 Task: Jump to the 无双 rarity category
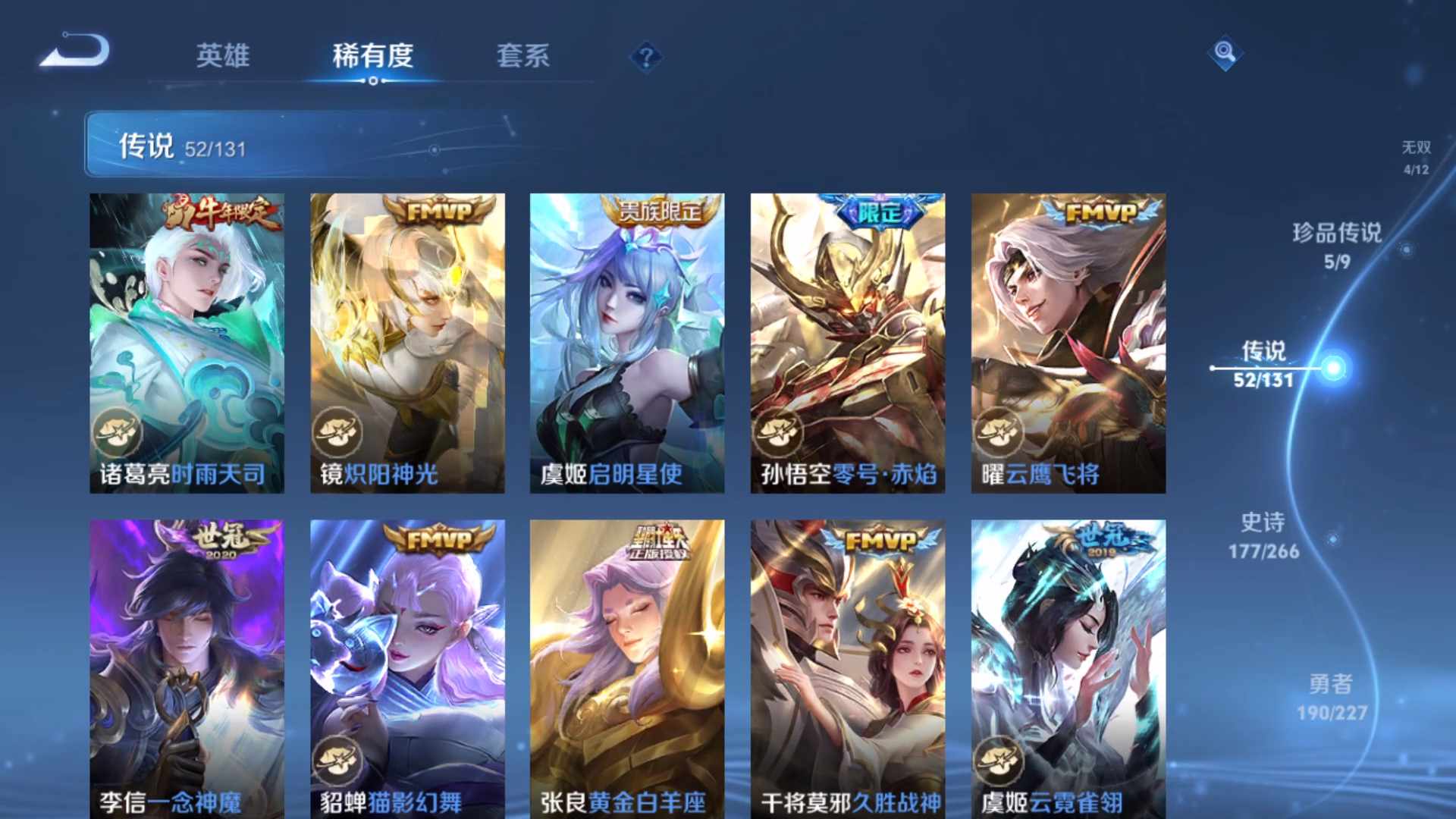[x=1416, y=155]
